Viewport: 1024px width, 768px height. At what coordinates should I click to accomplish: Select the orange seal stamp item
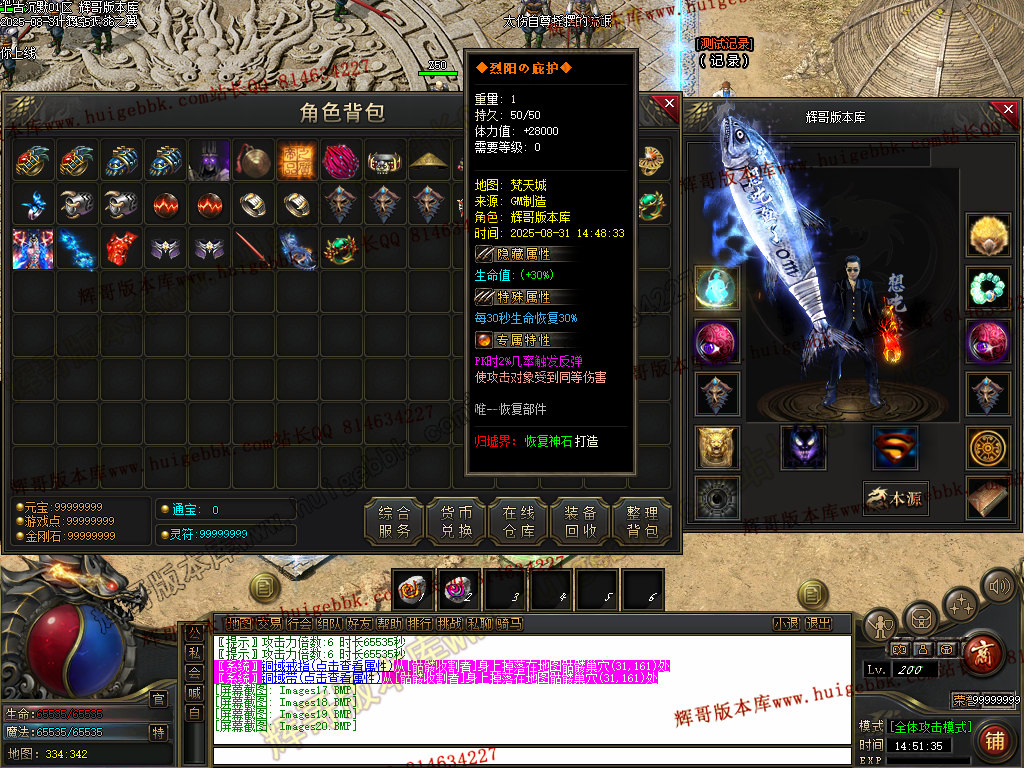[x=297, y=160]
